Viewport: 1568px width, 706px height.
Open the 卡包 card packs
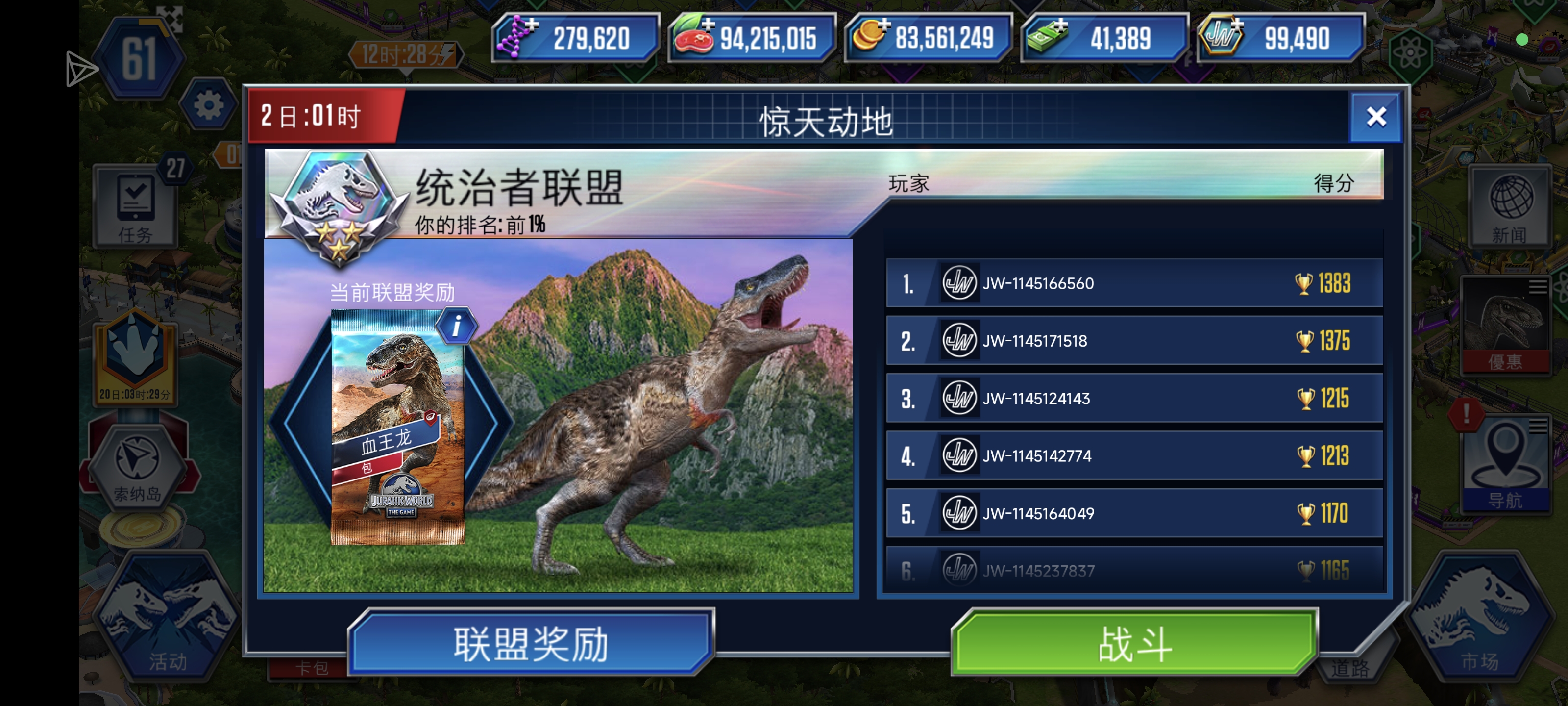pos(311,668)
